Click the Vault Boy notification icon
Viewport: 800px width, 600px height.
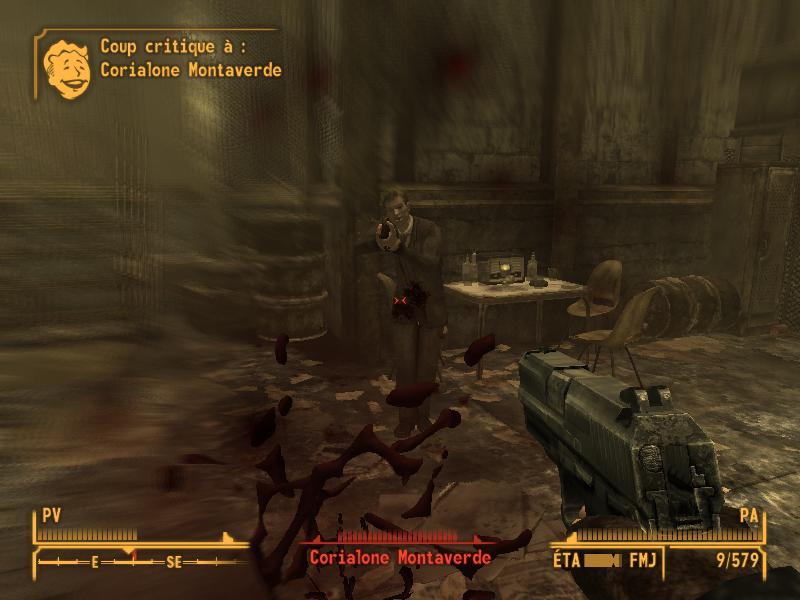tap(67, 66)
